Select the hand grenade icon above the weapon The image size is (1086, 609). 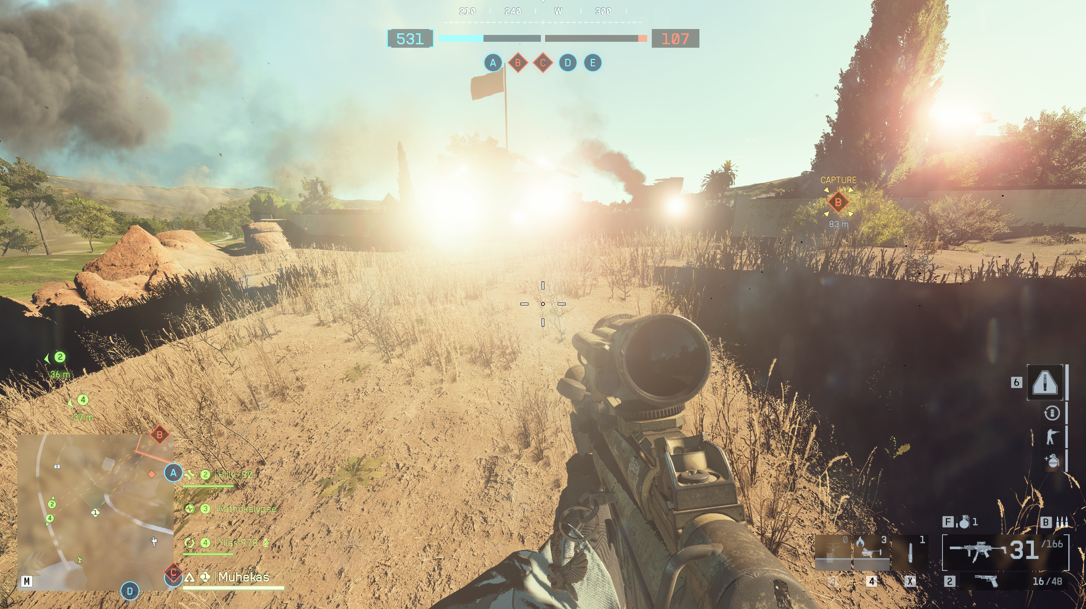click(x=964, y=522)
